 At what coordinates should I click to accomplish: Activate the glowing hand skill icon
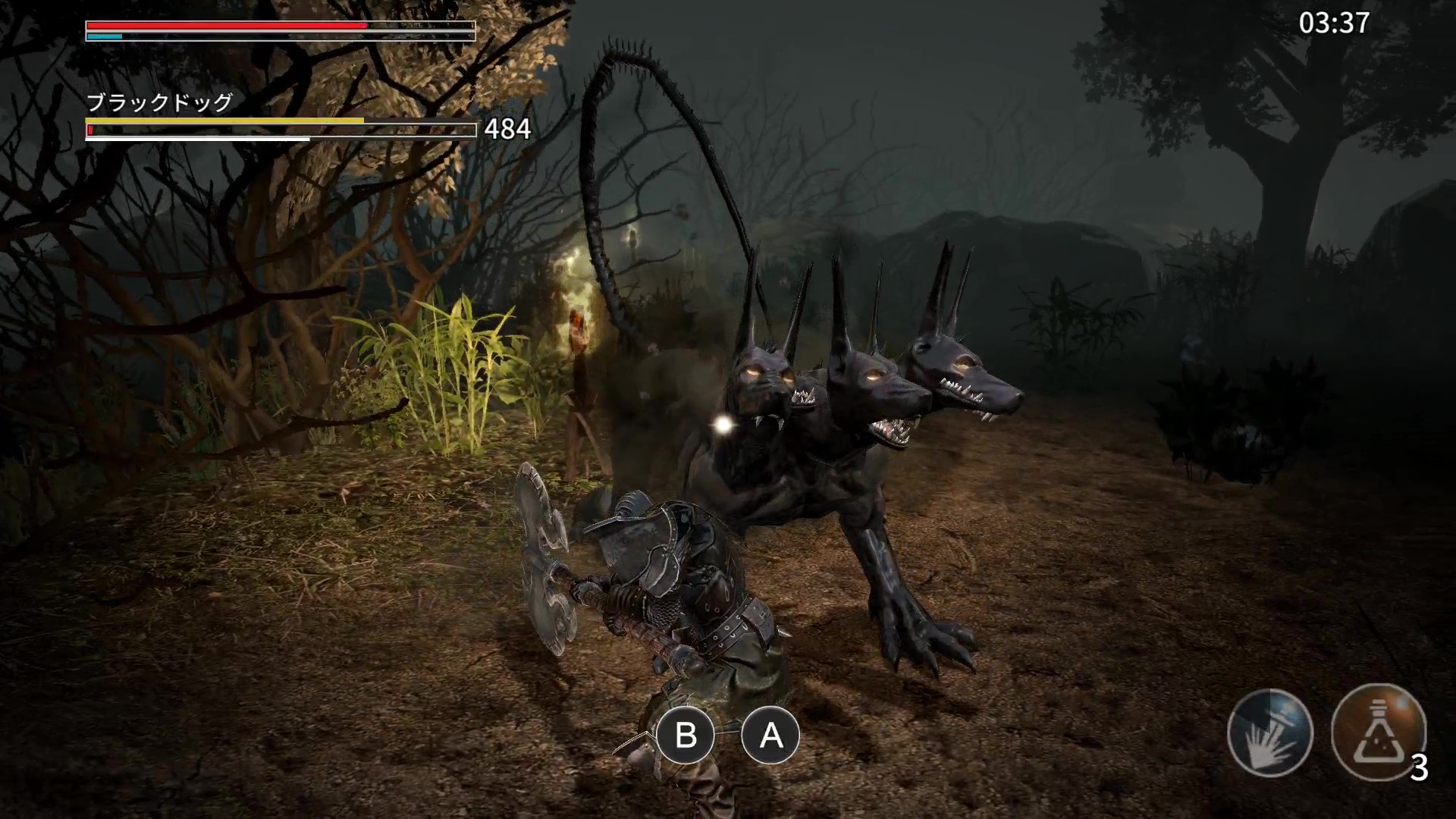[1269, 733]
